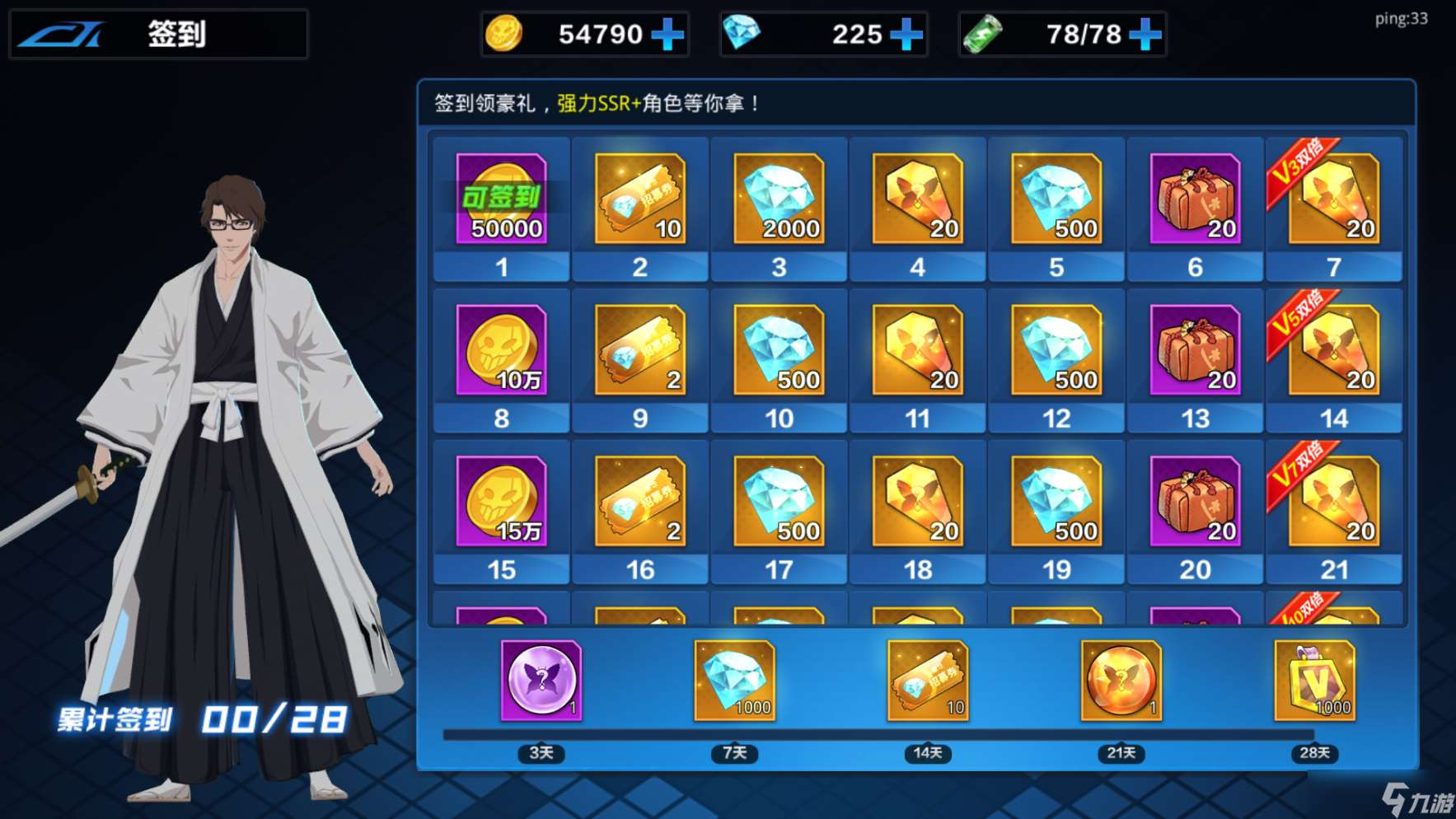Screen dimensions: 1456x819
Task: Open the 28-day cumulative VIP 1000 reward
Action: click(x=1314, y=681)
